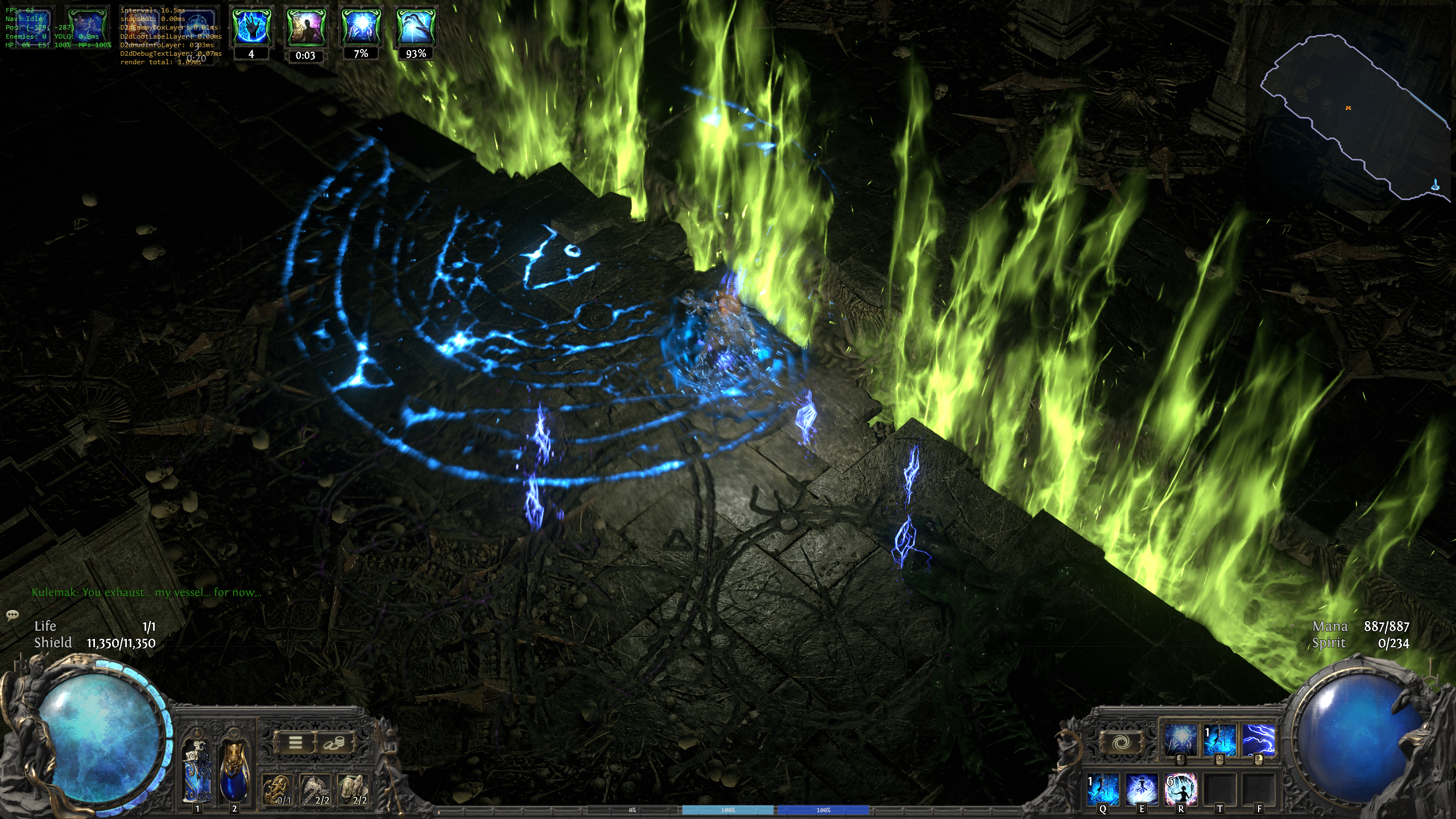1456x819 pixels.
Task: Click the swirl portal button on skill bar
Action: 1120,742
